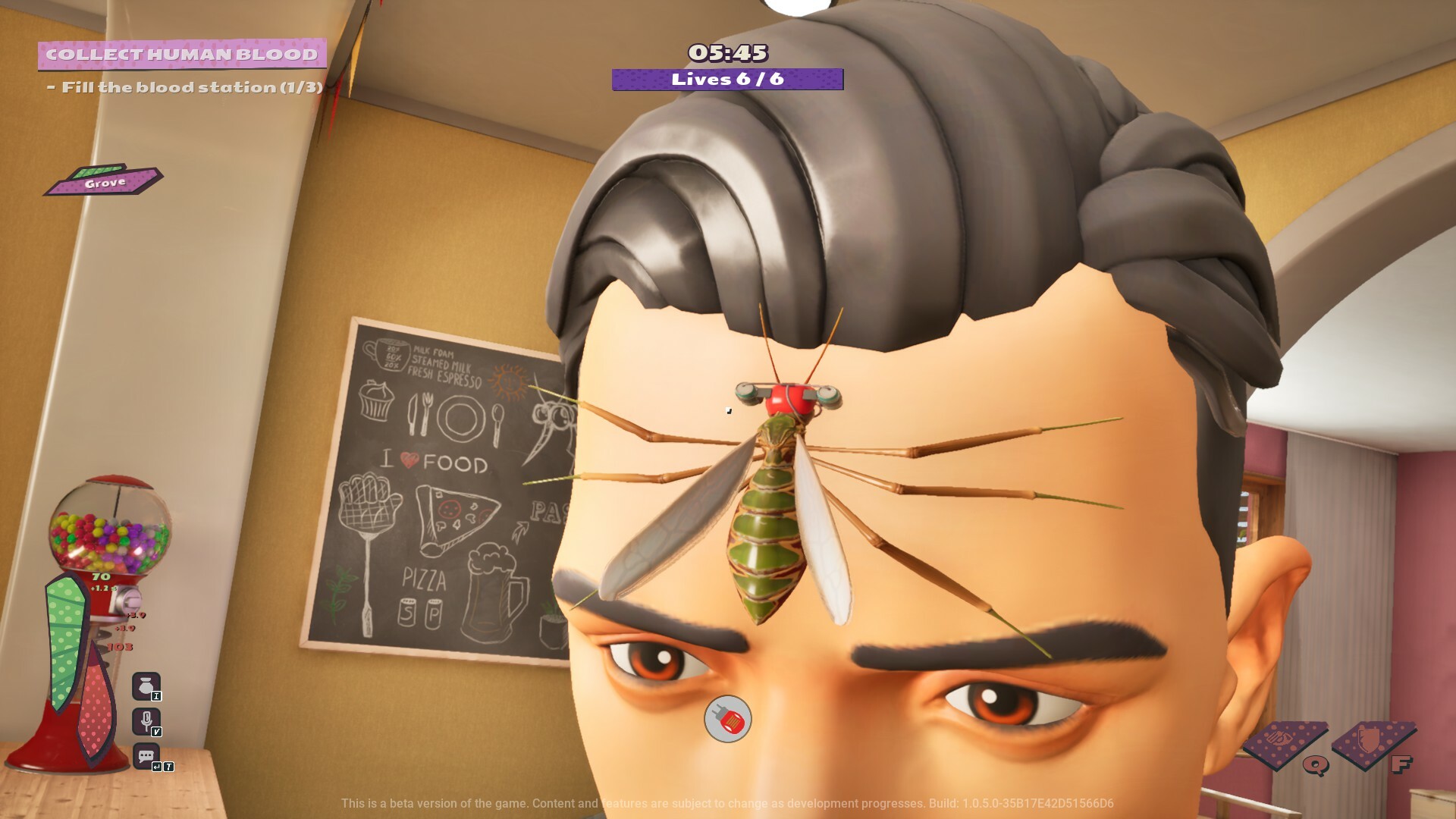Click the 05:45 match timer

pyautogui.click(x=727, y=53)
